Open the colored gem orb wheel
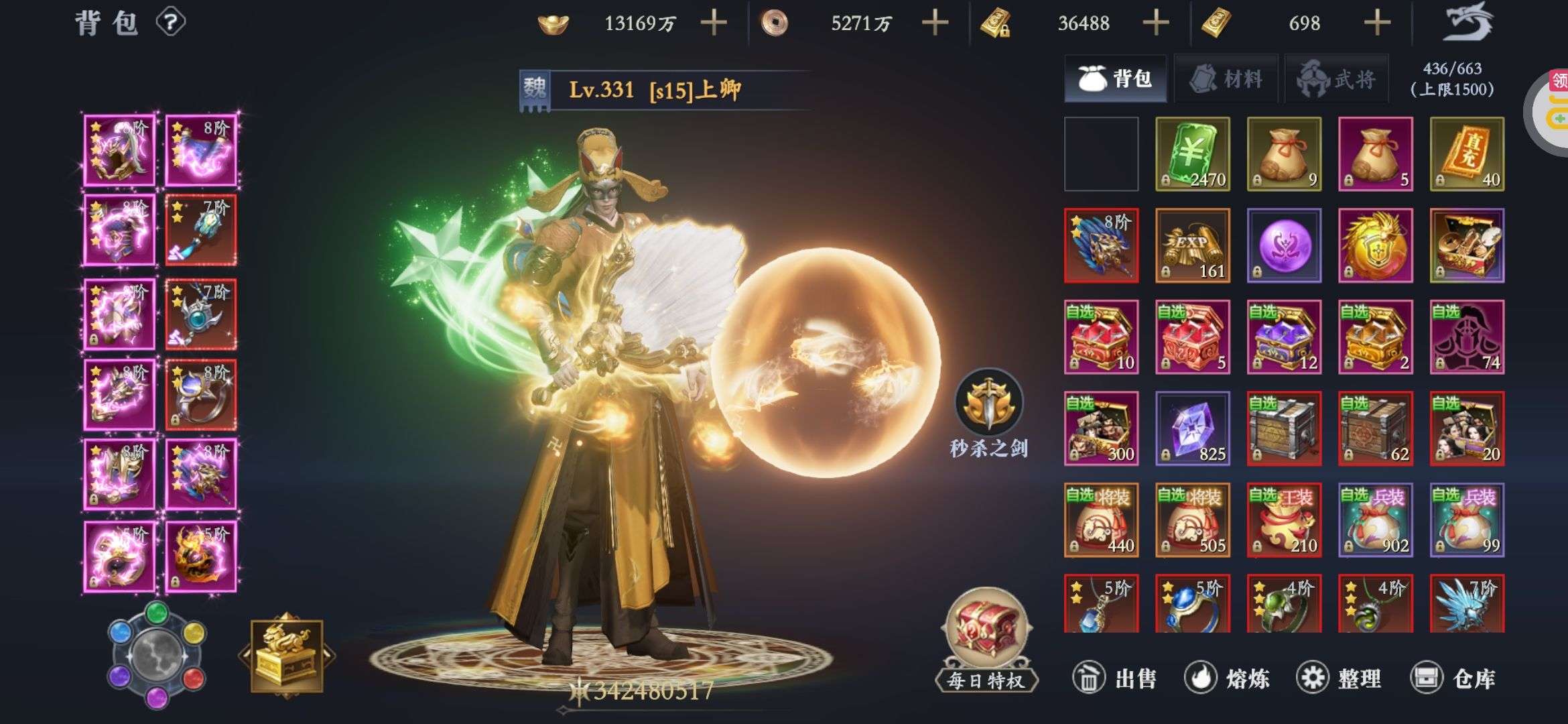The height and width of the screenshot is (724, 1568). (157, 655)
